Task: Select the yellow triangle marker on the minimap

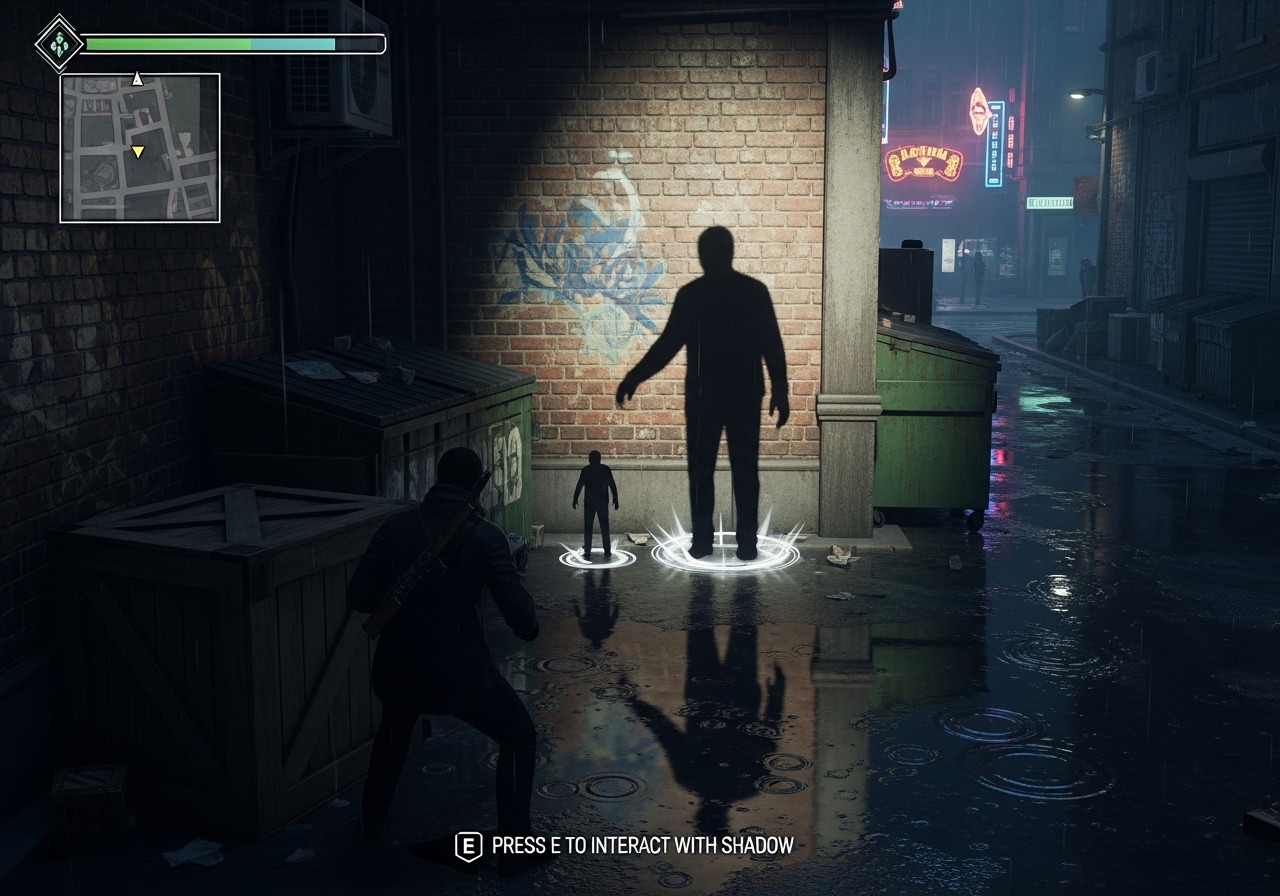Action: coord(138,152)
